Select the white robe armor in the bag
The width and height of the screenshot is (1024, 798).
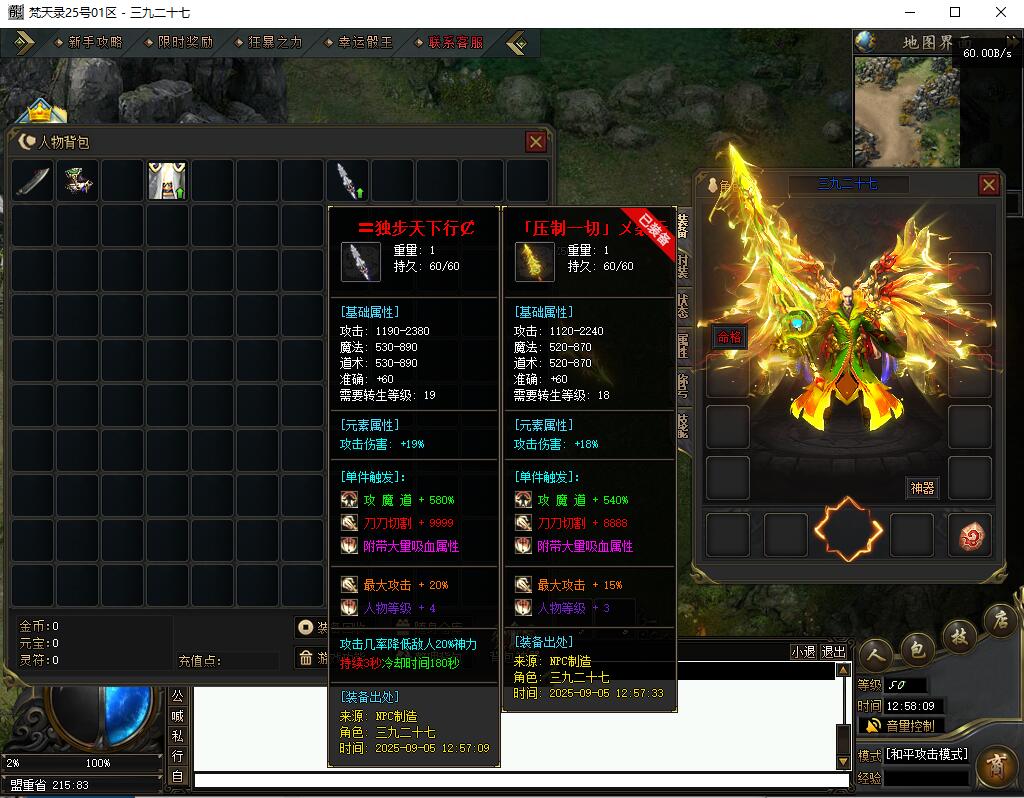(x=167, y=181)
